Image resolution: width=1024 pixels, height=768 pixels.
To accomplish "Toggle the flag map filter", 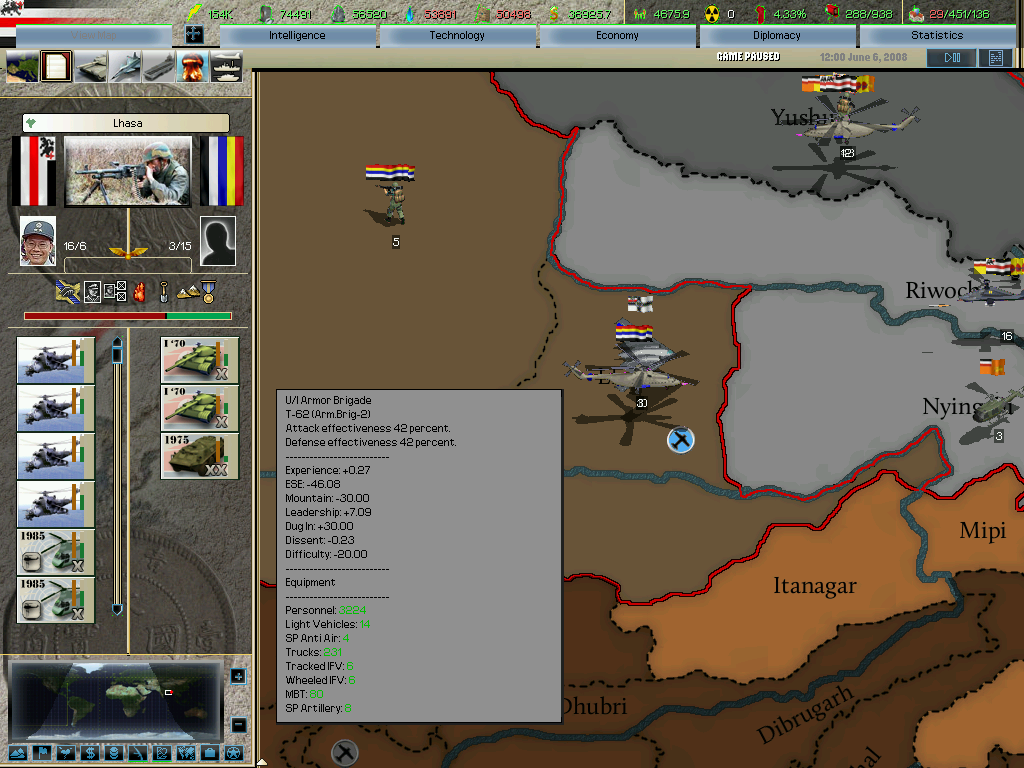I will click(x=41, y=752).
